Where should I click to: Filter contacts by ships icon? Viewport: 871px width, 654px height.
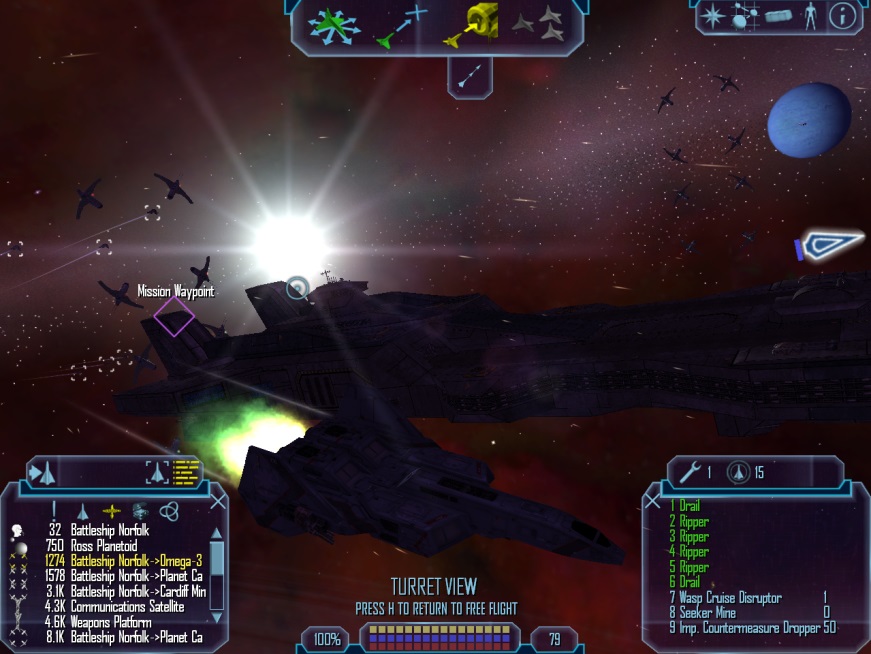[x=83, y=510]
